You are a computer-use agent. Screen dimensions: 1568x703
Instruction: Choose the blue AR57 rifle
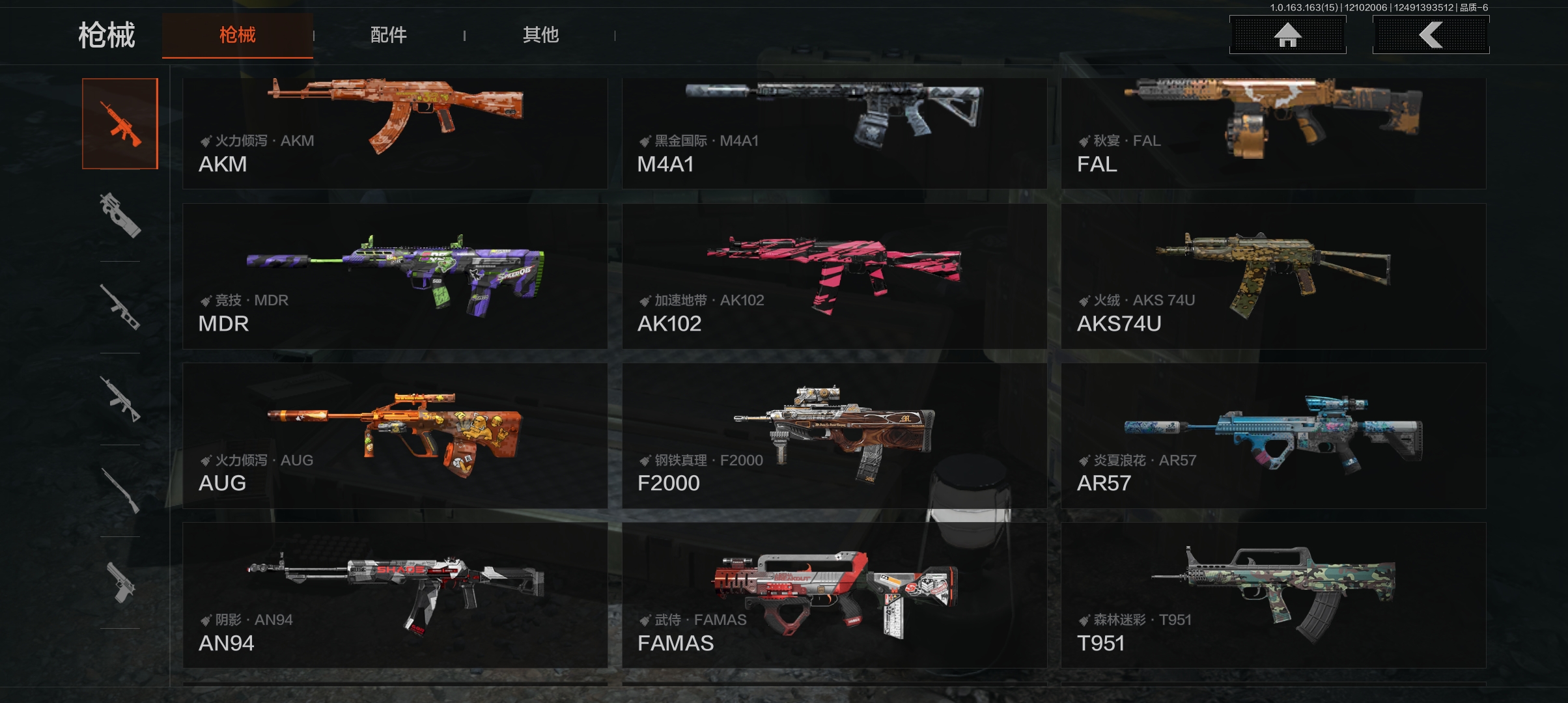pos(1273,436)
